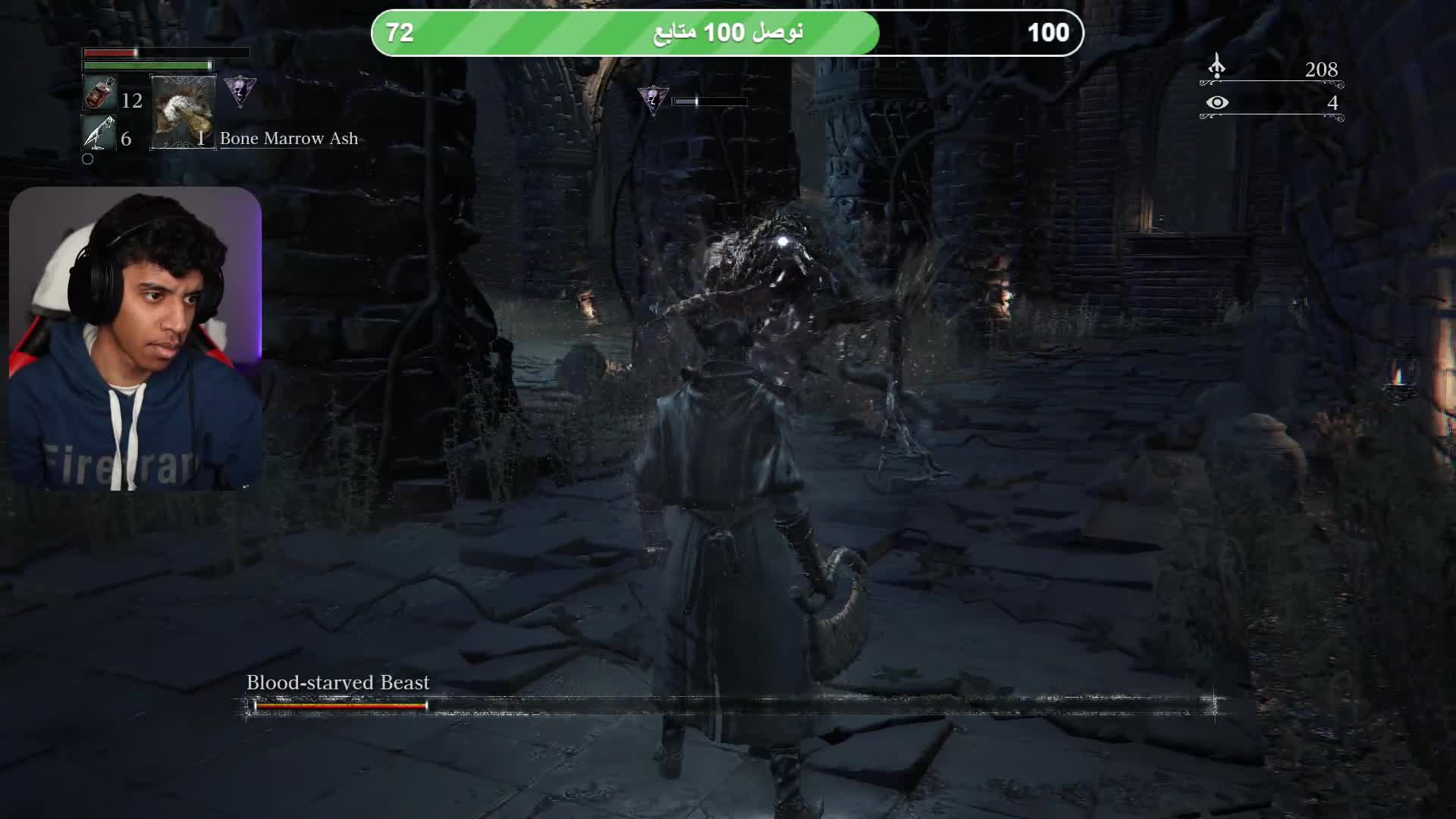1456x819 pixels.
Task: Select the Blood Vial item icon
Action: [x=99, y=95]
